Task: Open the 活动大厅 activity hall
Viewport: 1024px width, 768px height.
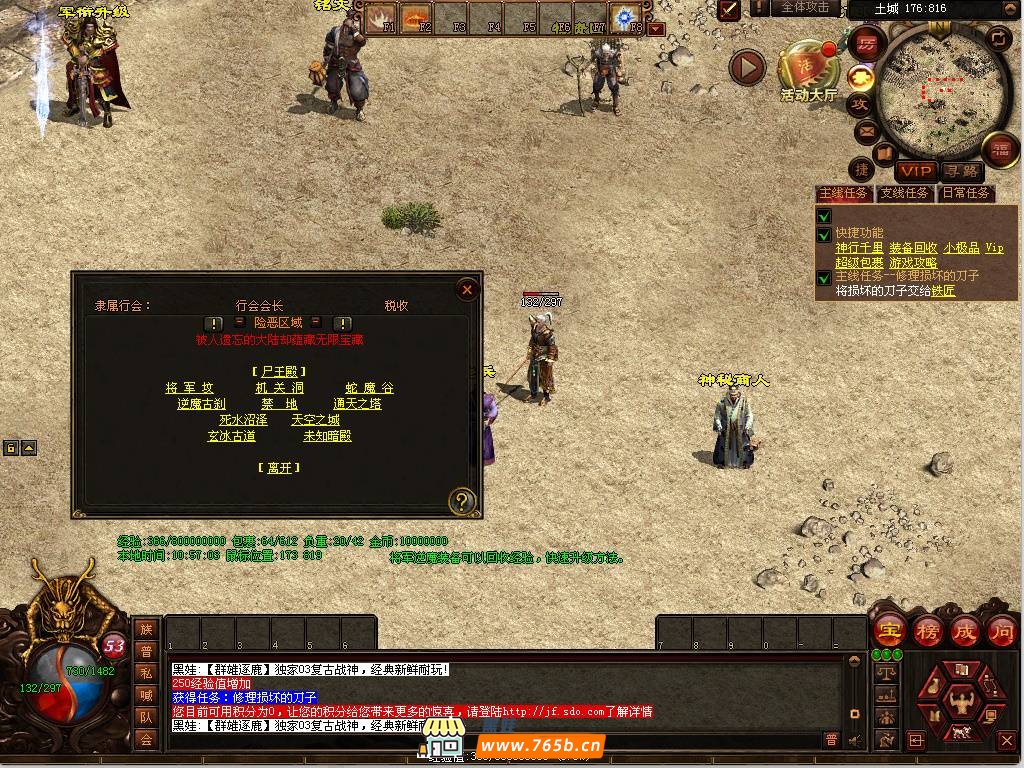Action: tap(809, 70)
